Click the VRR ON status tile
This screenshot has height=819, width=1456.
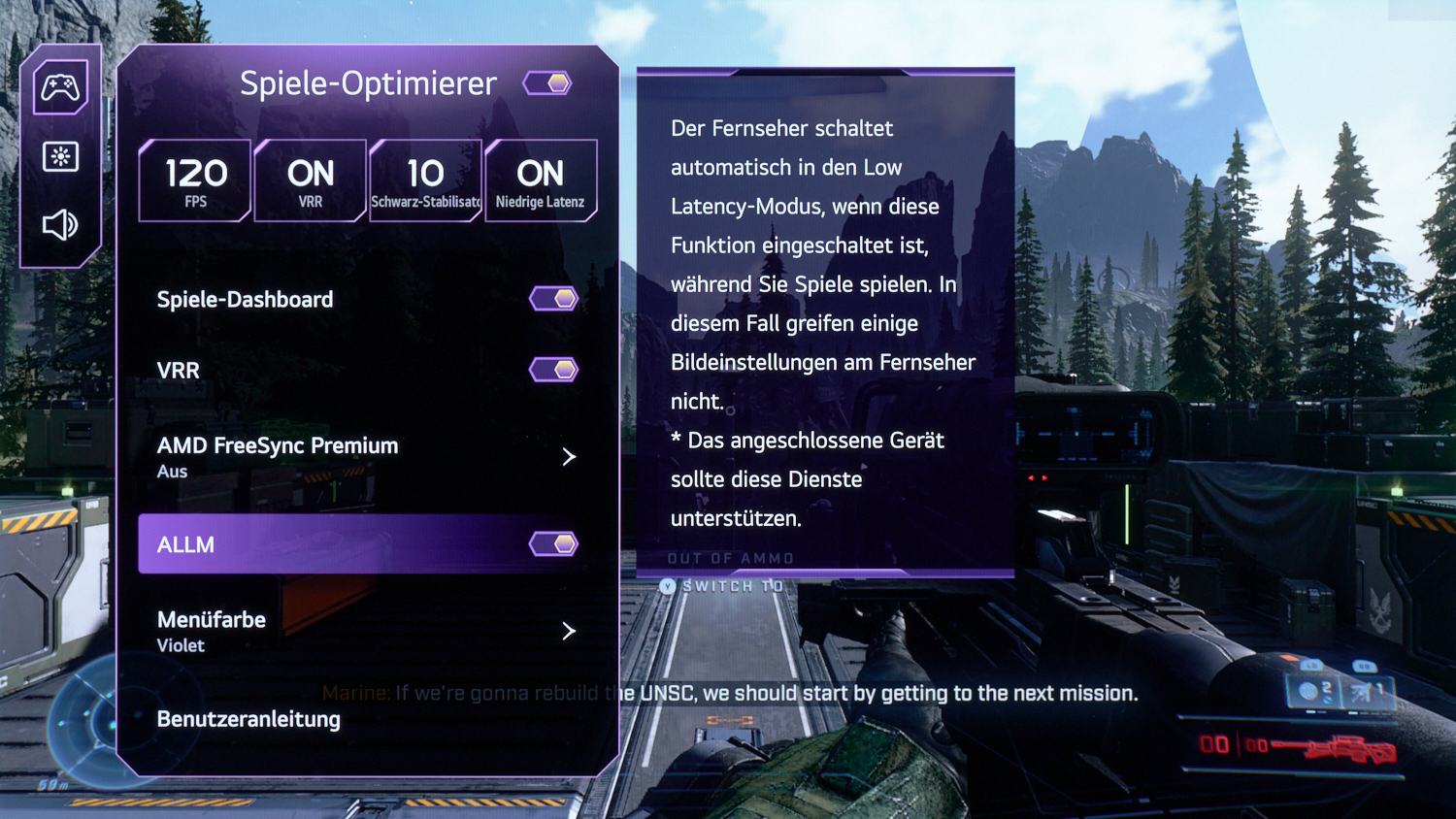(x=311, y=181)
